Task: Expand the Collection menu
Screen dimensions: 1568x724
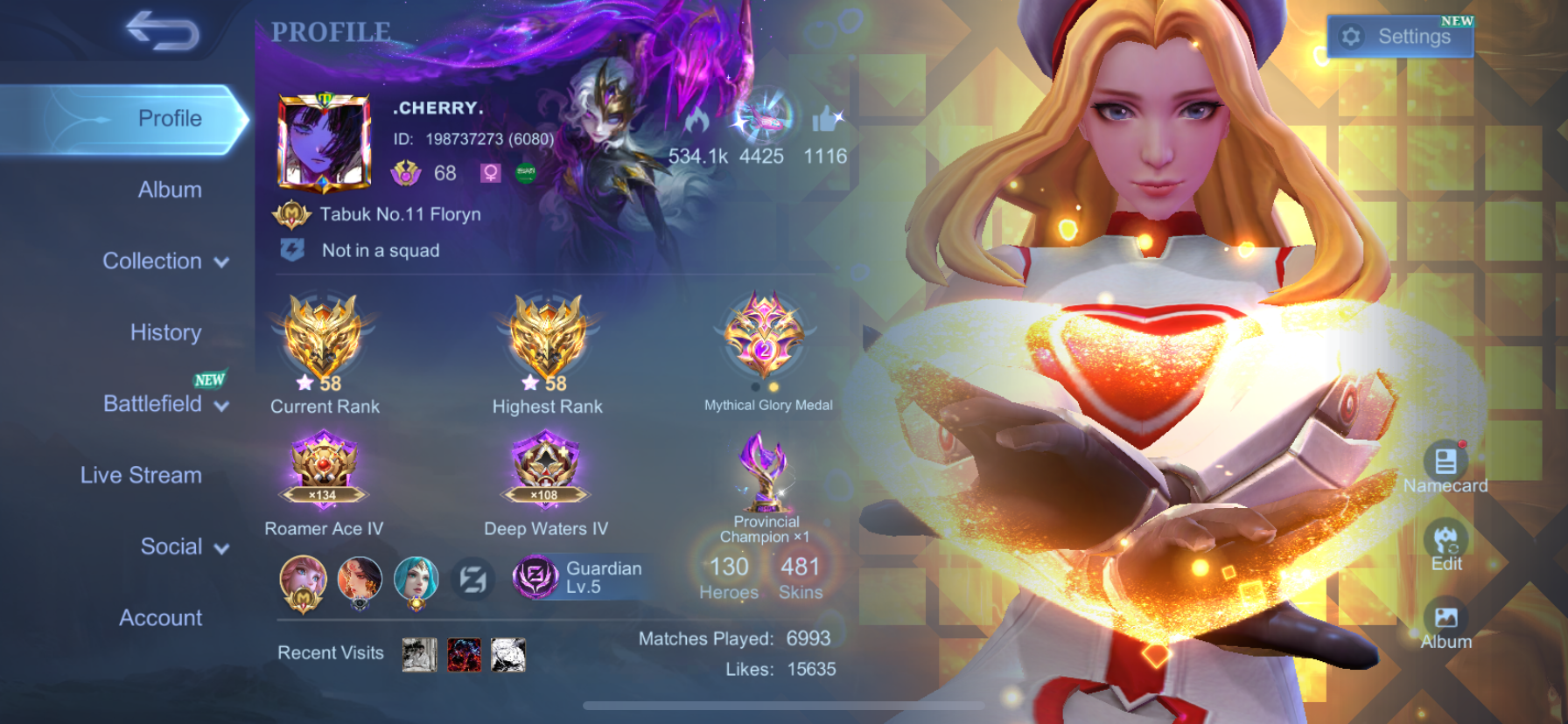Action: [164, 261]
